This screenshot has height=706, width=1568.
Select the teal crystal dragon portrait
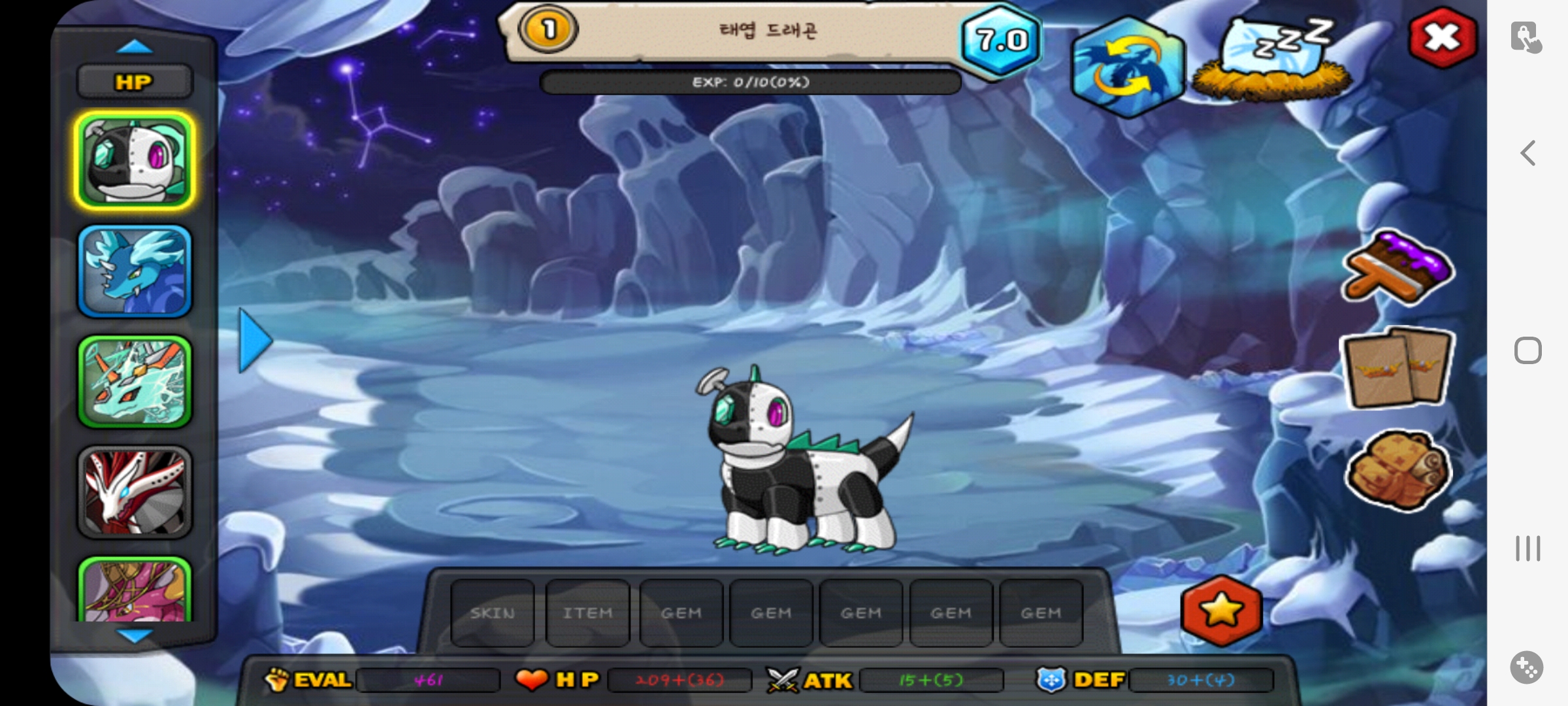point(135,382)
